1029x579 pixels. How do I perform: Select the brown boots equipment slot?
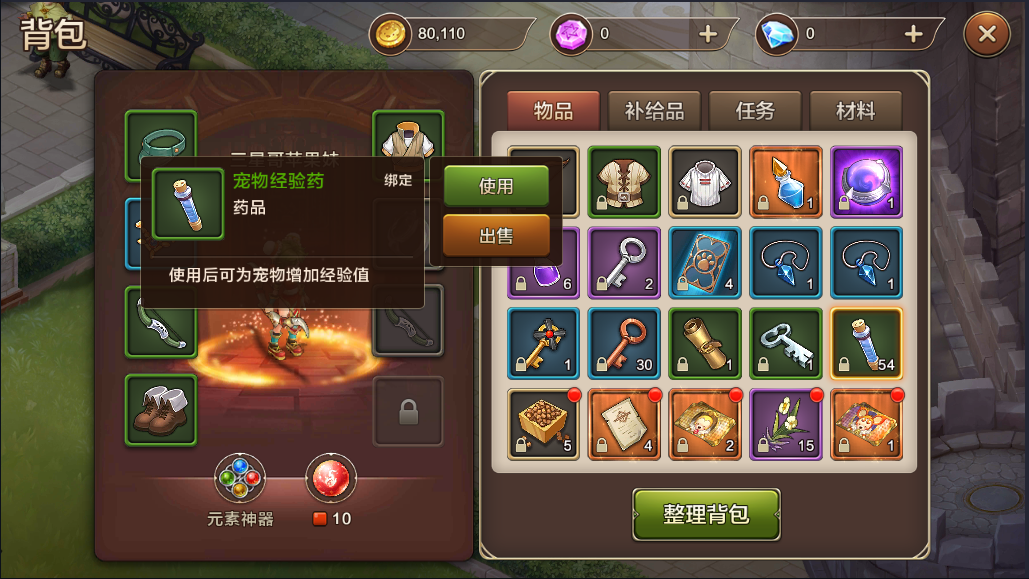coord(160,410)
